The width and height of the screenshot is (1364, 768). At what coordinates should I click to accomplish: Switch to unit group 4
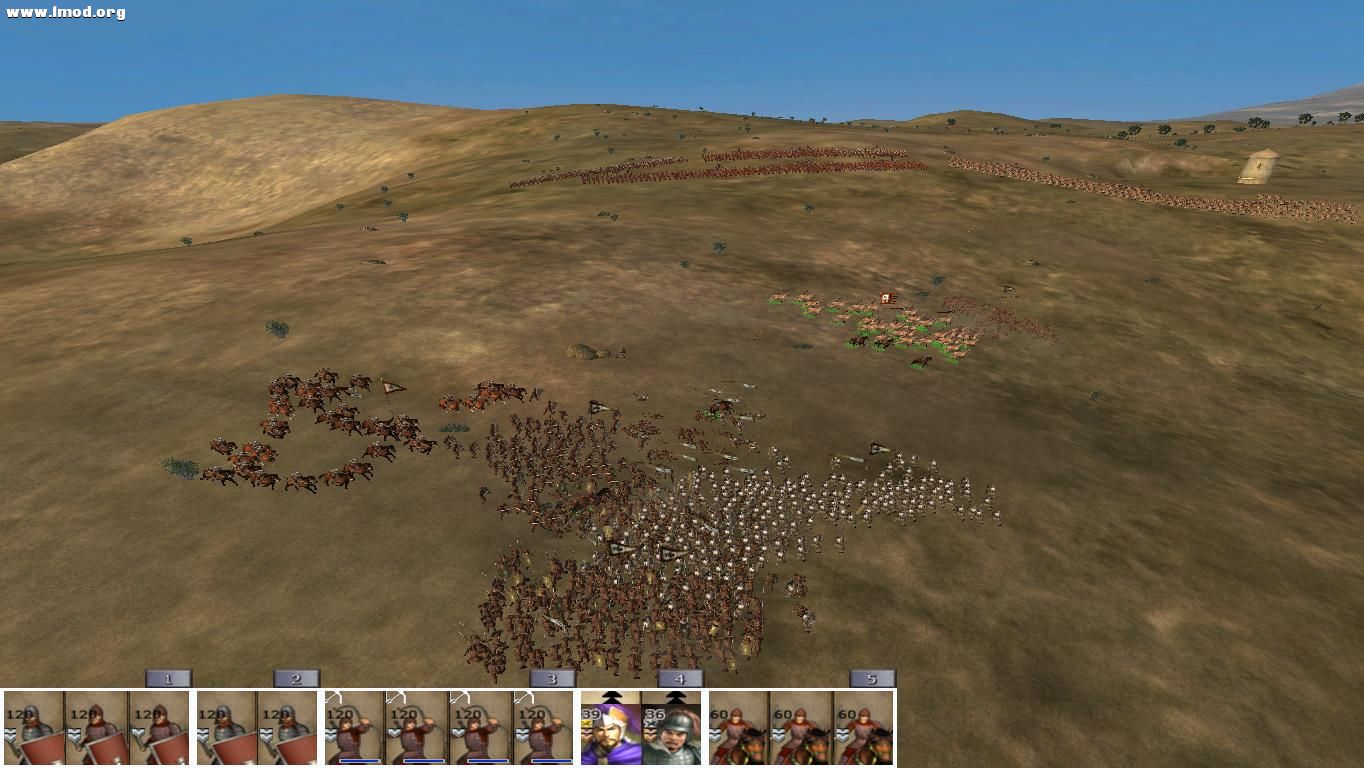(678, 677)
